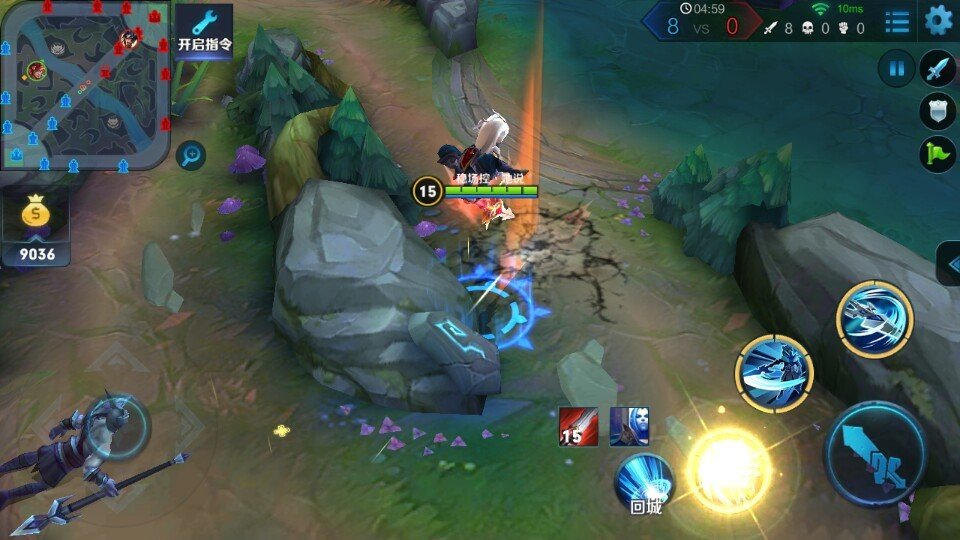Show the scoreboard list panel
The height and width of the screenshot is (540, 960).
tap(897, 20)
